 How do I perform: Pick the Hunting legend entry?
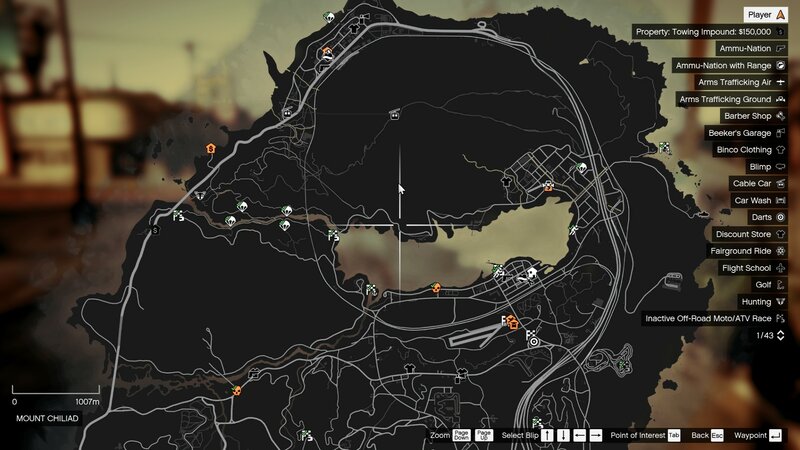762,301
